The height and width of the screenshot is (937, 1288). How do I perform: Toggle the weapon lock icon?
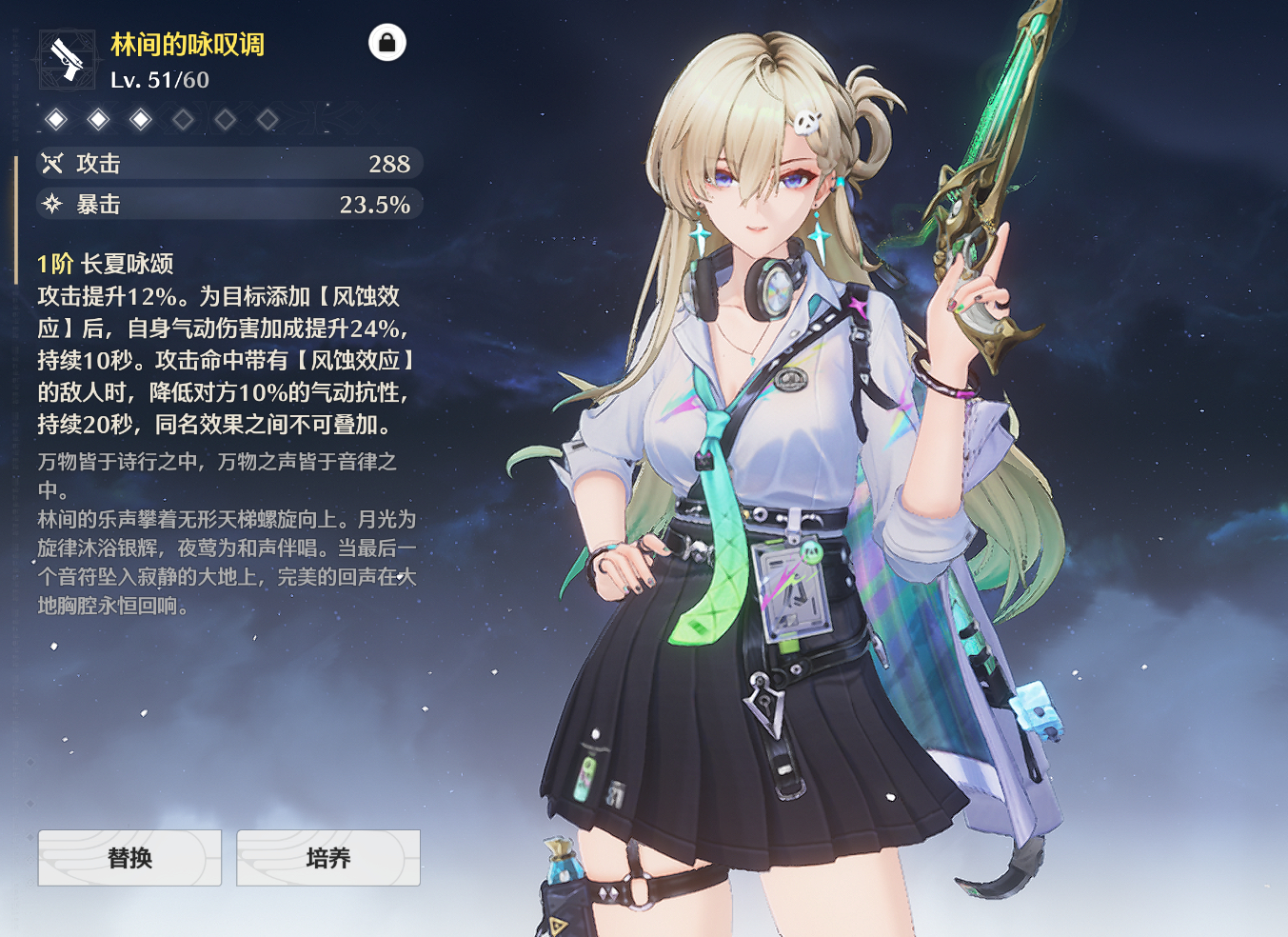tap(386, 43)
